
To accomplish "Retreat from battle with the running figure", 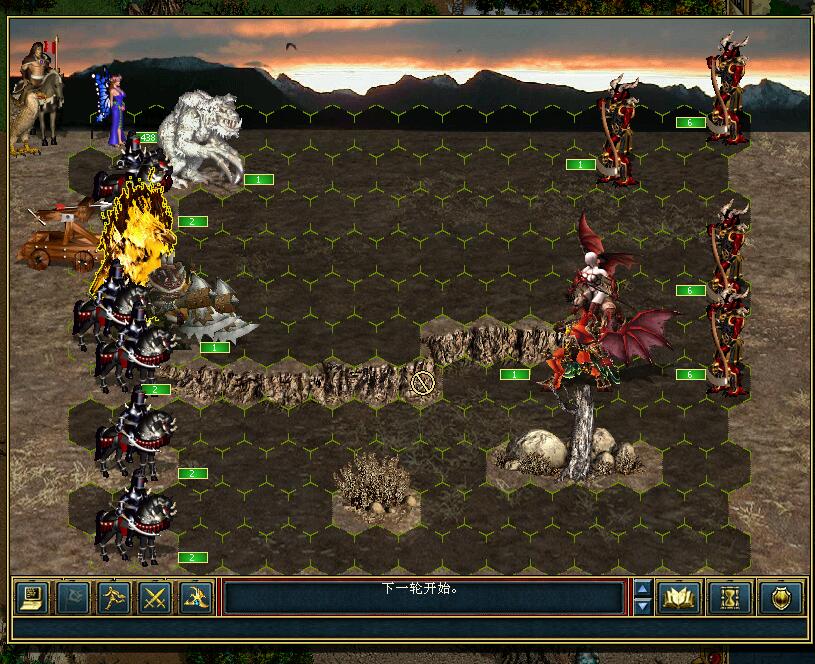I will tap(113, 598).
